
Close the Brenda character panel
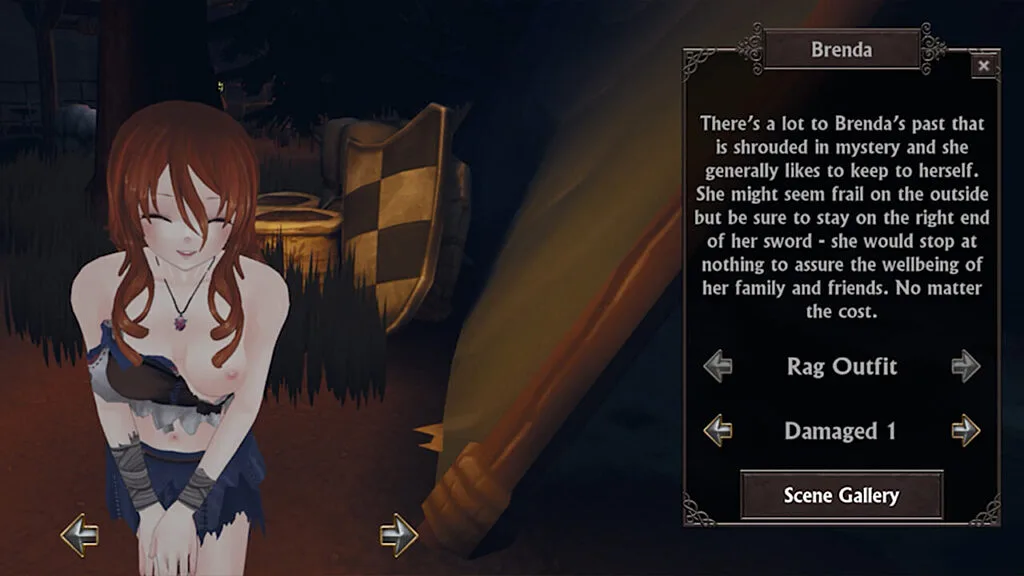pos(984,66)
